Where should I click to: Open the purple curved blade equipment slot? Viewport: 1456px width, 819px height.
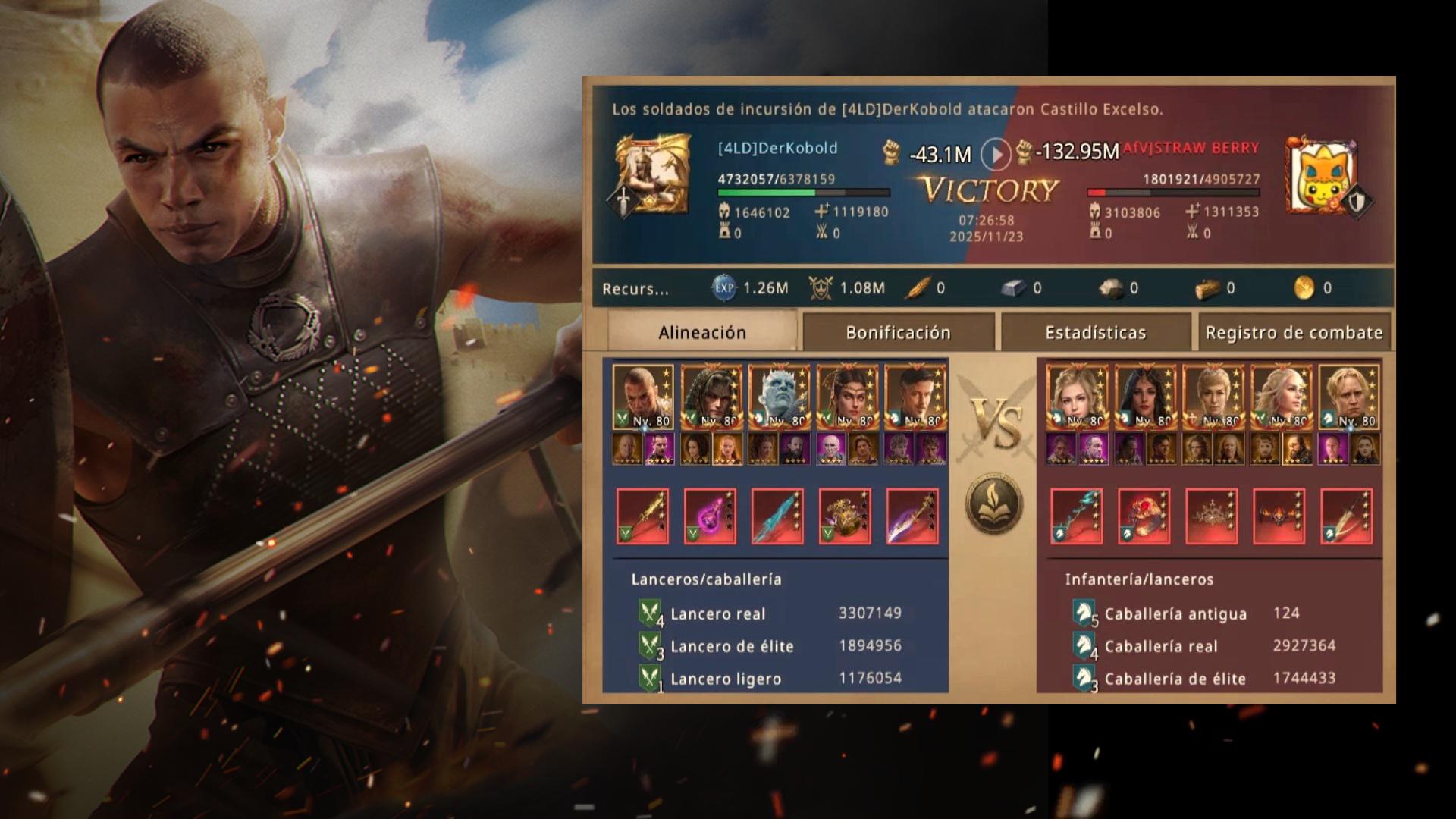pyautogui.click(x=912, y=516)
